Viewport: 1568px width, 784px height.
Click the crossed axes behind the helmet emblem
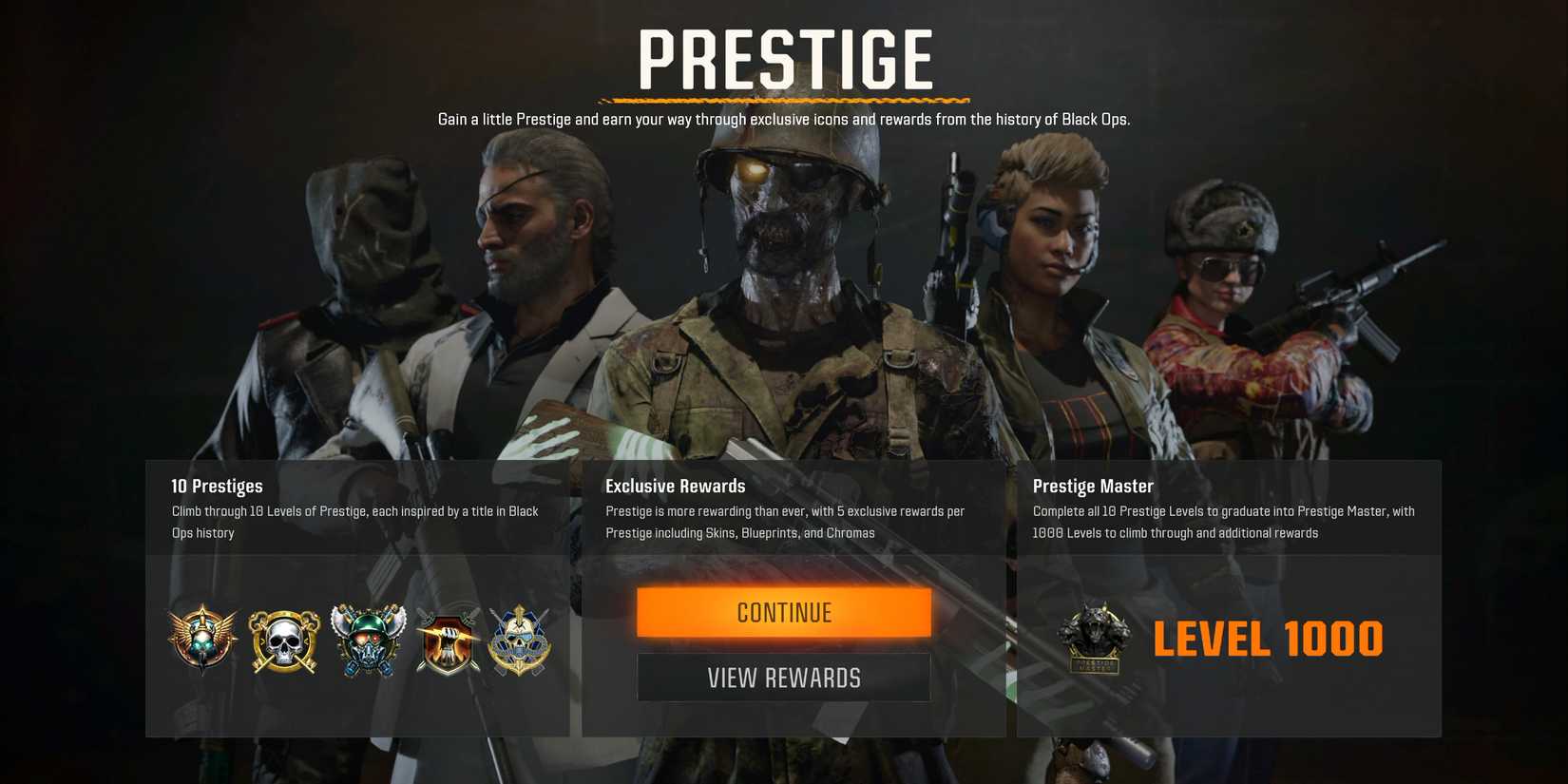click(366, 627)
